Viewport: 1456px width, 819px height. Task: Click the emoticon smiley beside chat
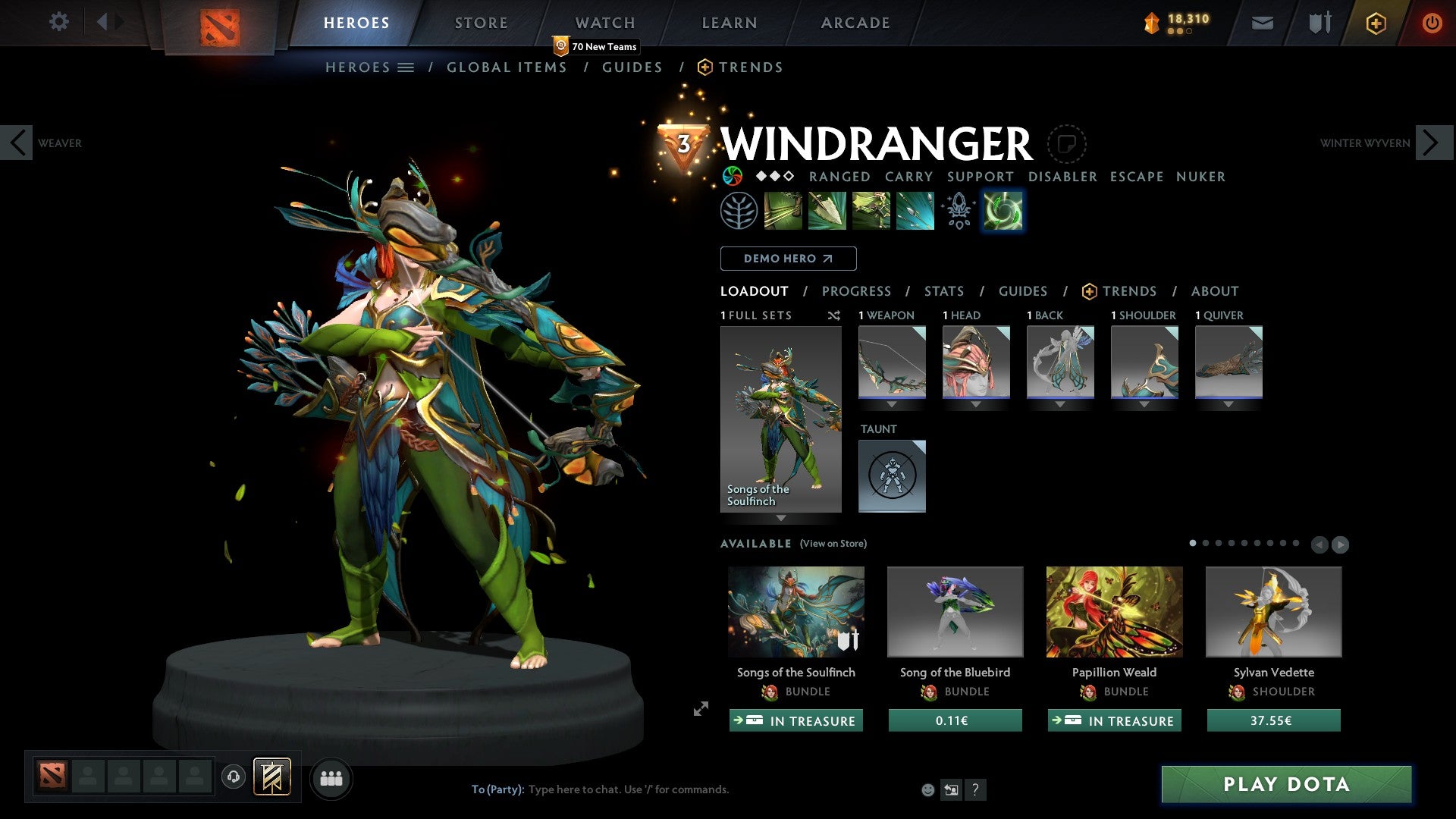point(927,789)
